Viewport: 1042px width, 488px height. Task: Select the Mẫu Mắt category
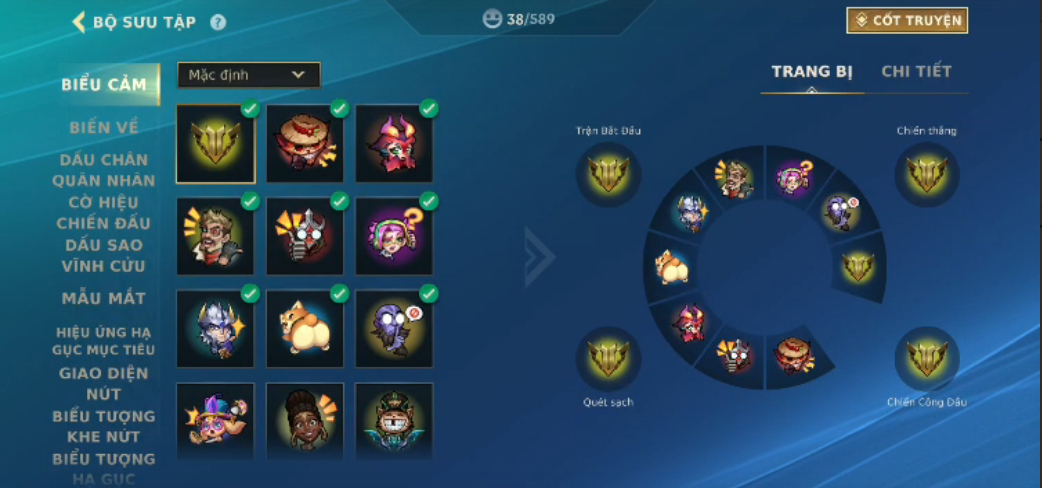[104, 298]
